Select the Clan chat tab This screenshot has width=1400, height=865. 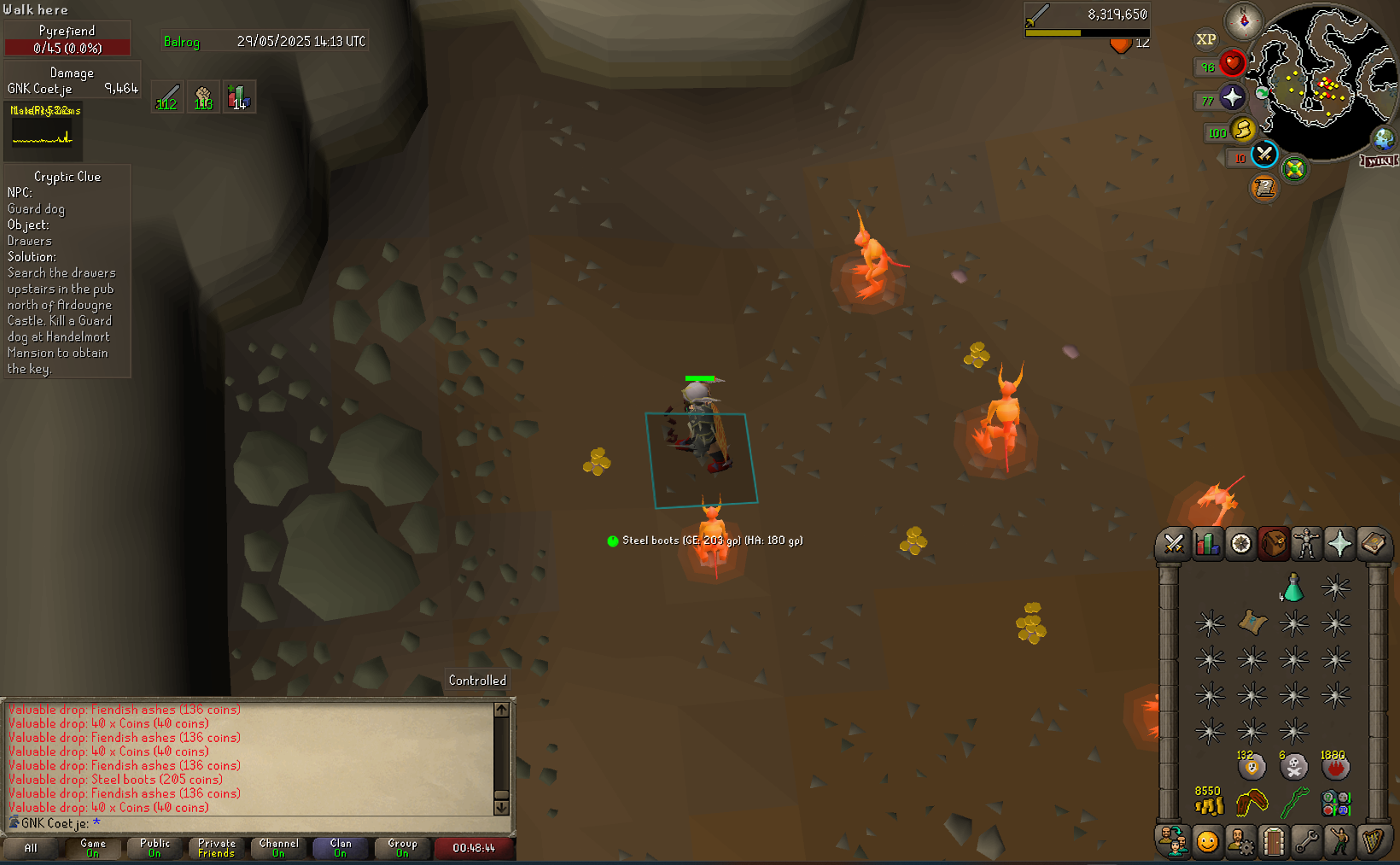pyautogui.click(x=341, y=847)
